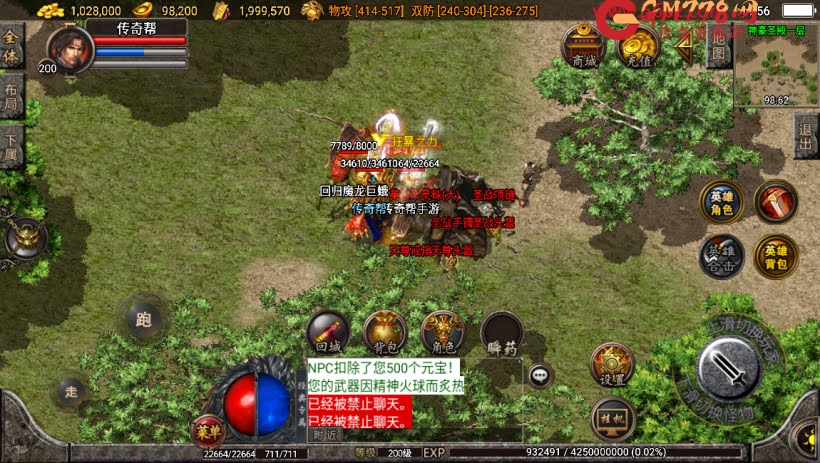This screenshot has width=820, height=463.
Task: Open the 英雄角色 hero character panel
Action: (x=720, y=201)
